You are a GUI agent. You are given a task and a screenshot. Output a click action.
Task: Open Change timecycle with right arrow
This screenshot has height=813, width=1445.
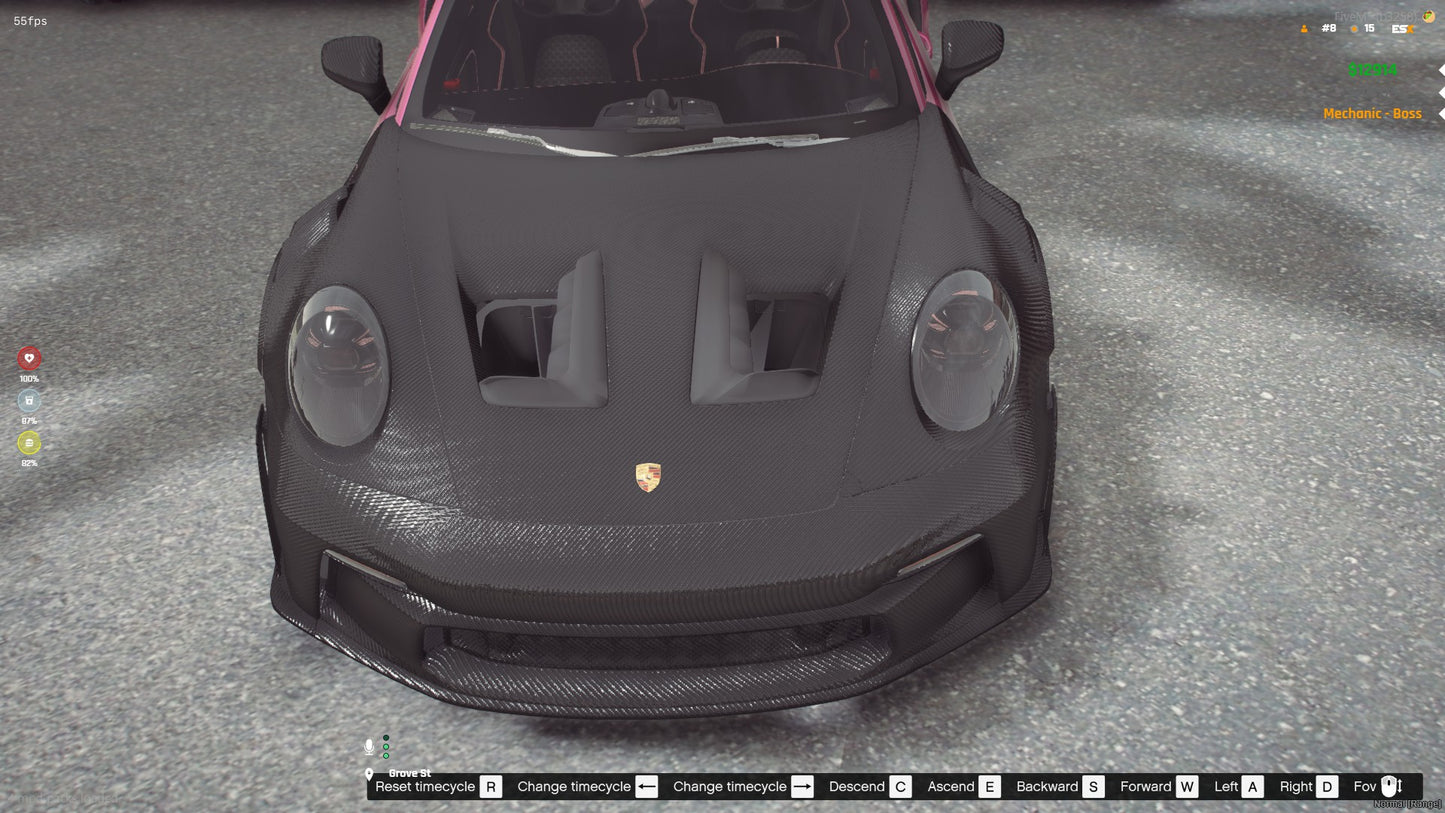[802, 786]
